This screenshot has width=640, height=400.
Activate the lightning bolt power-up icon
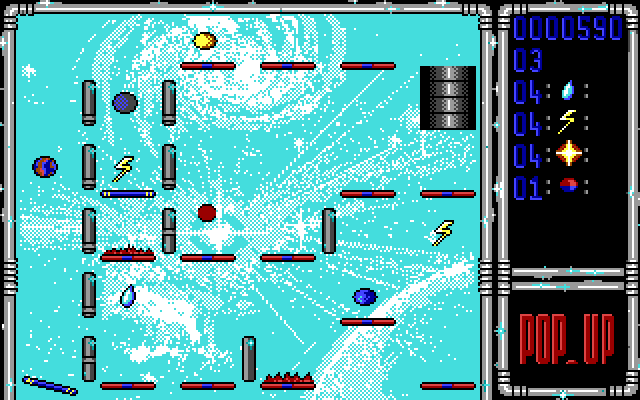point(568,121)
